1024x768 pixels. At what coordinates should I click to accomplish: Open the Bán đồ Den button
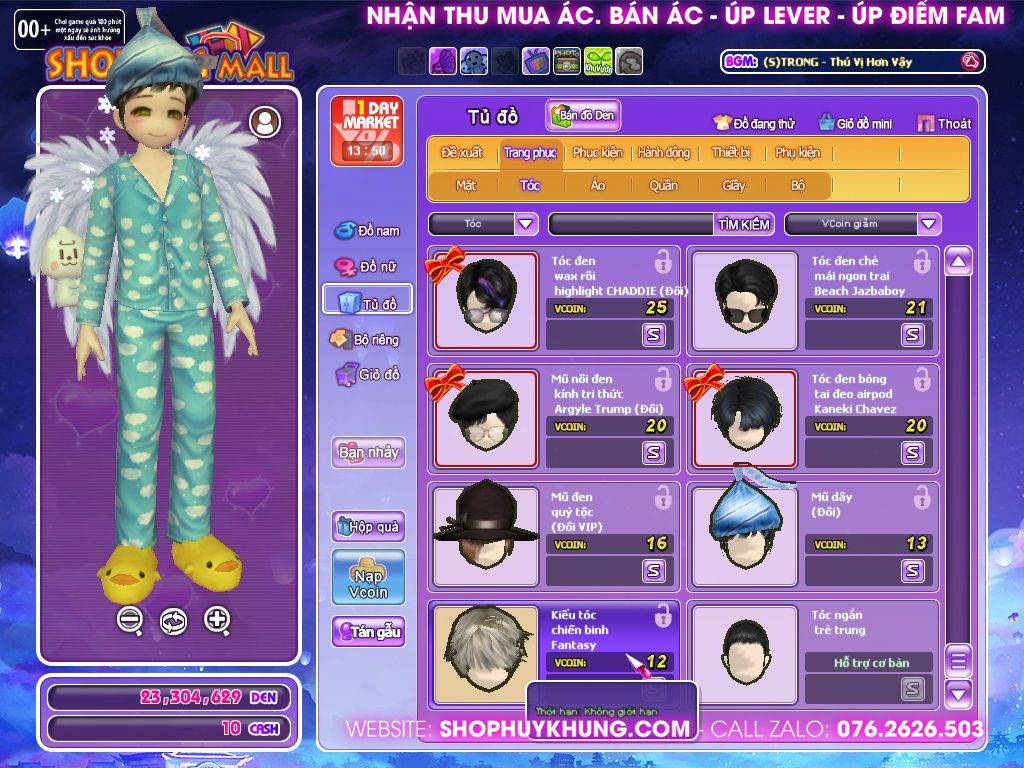583,116
